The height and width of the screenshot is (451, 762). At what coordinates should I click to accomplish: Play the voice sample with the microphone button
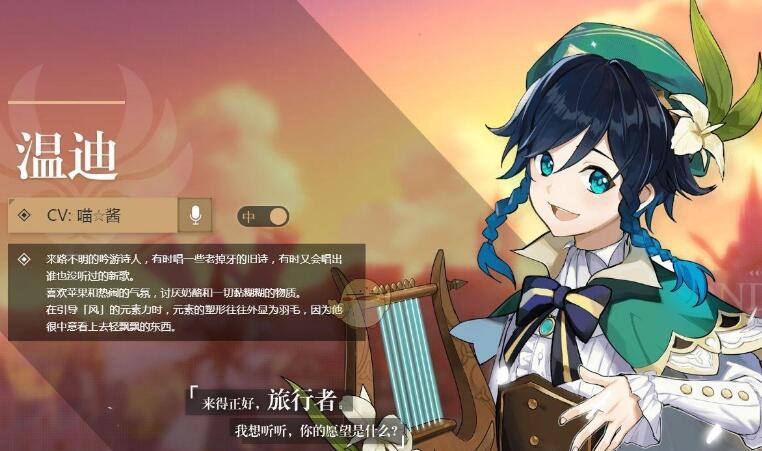(x=195, y=215)
